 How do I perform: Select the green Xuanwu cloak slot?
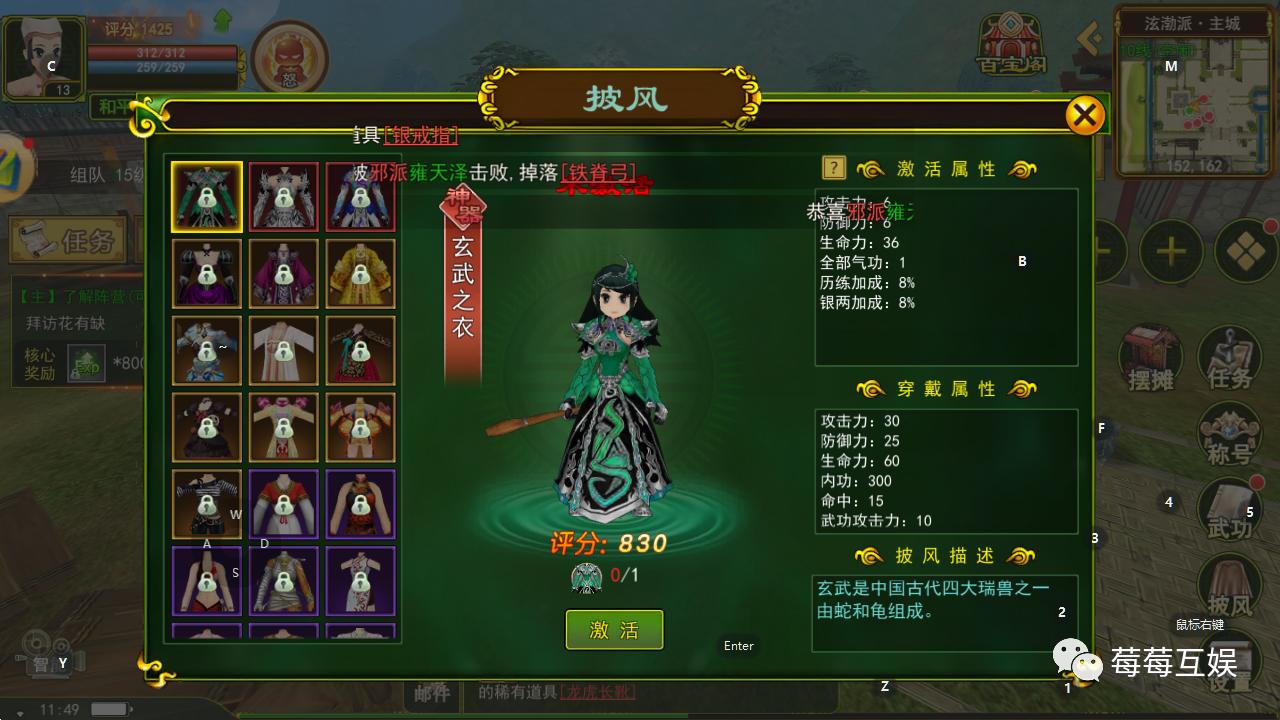click(207, 197)
